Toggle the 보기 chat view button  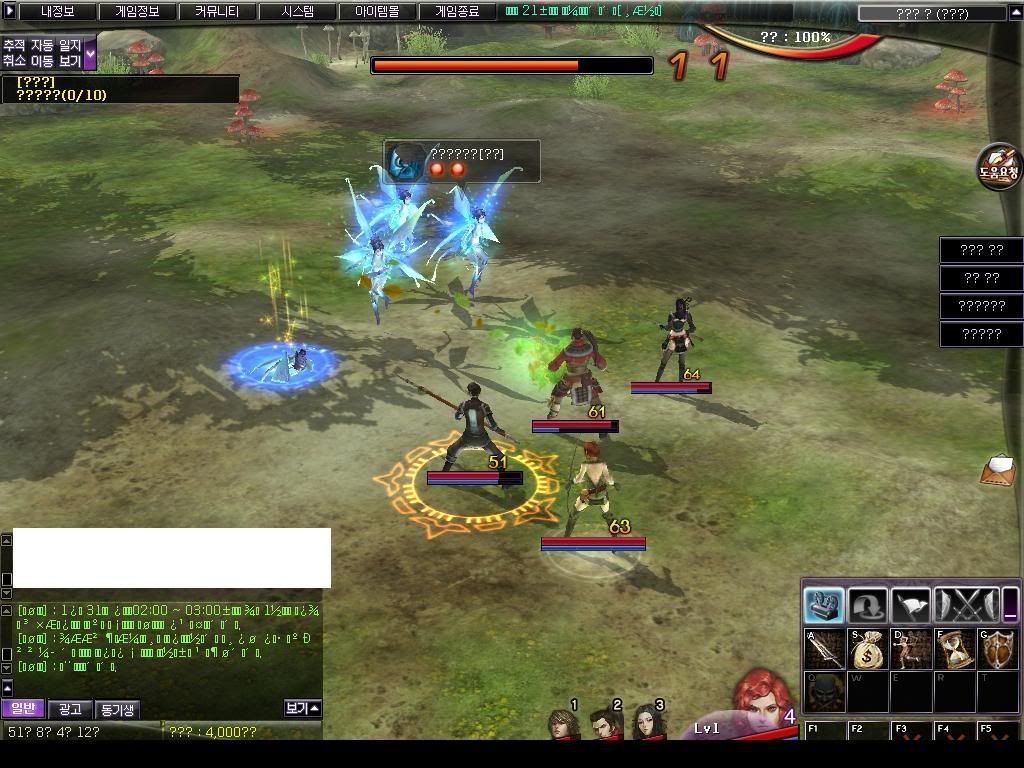[302, 708]
